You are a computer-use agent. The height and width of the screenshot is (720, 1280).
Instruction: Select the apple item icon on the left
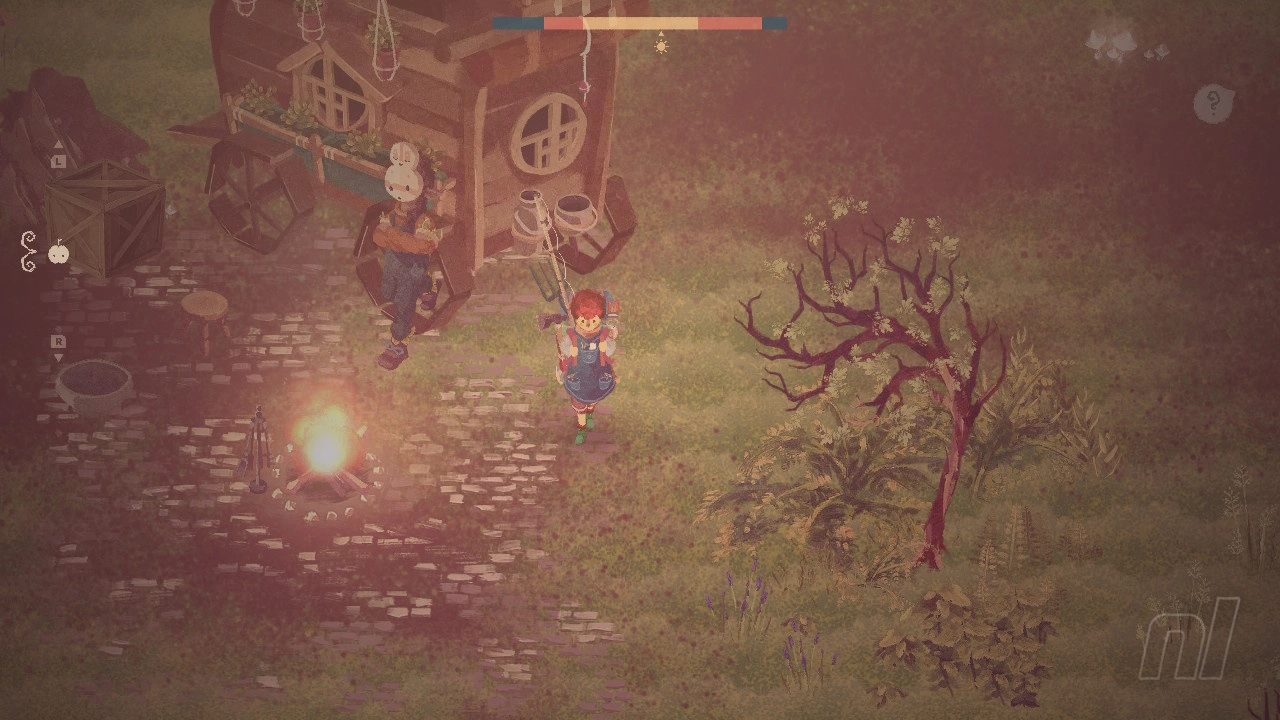coord(60,254)
